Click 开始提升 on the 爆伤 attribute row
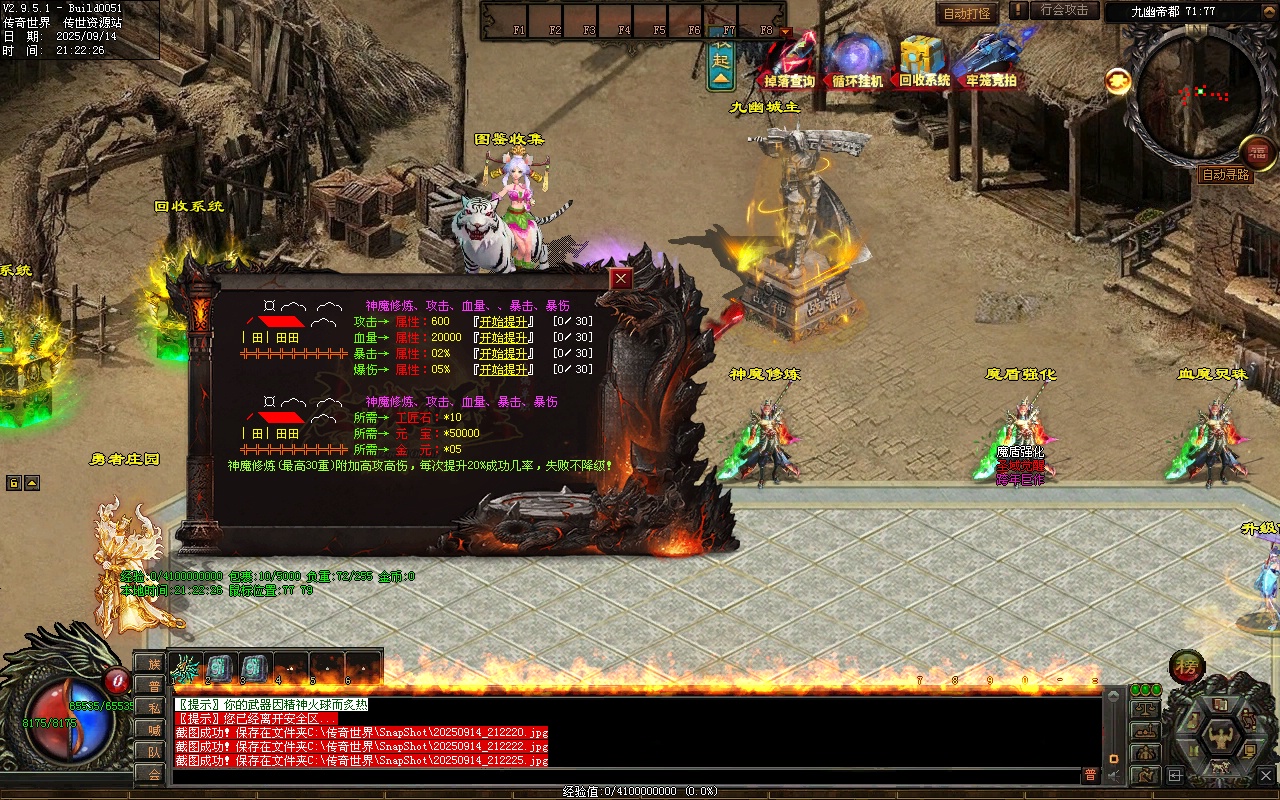Image resolution: width=1280 pixels, height=800 pixels. point(504,369)
